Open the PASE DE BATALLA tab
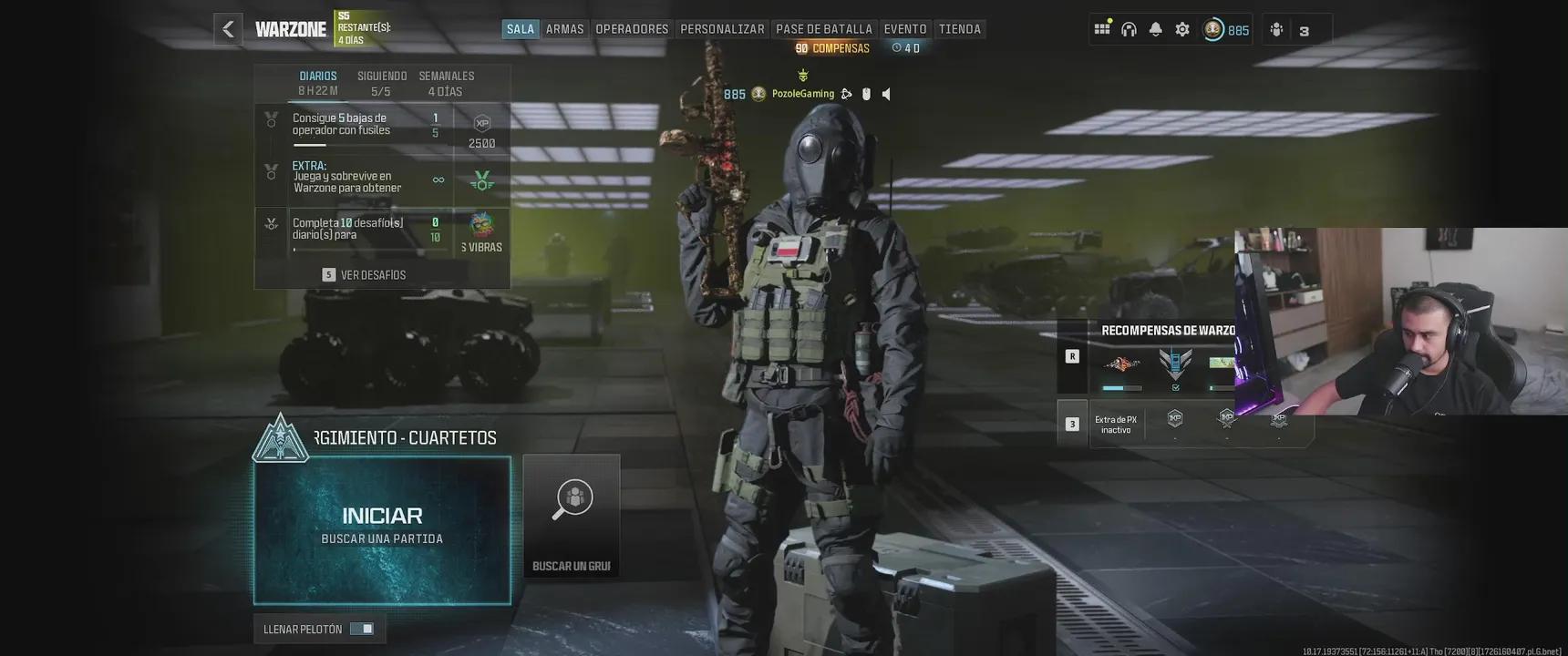The image size is (1568, 656). [824, 29]
